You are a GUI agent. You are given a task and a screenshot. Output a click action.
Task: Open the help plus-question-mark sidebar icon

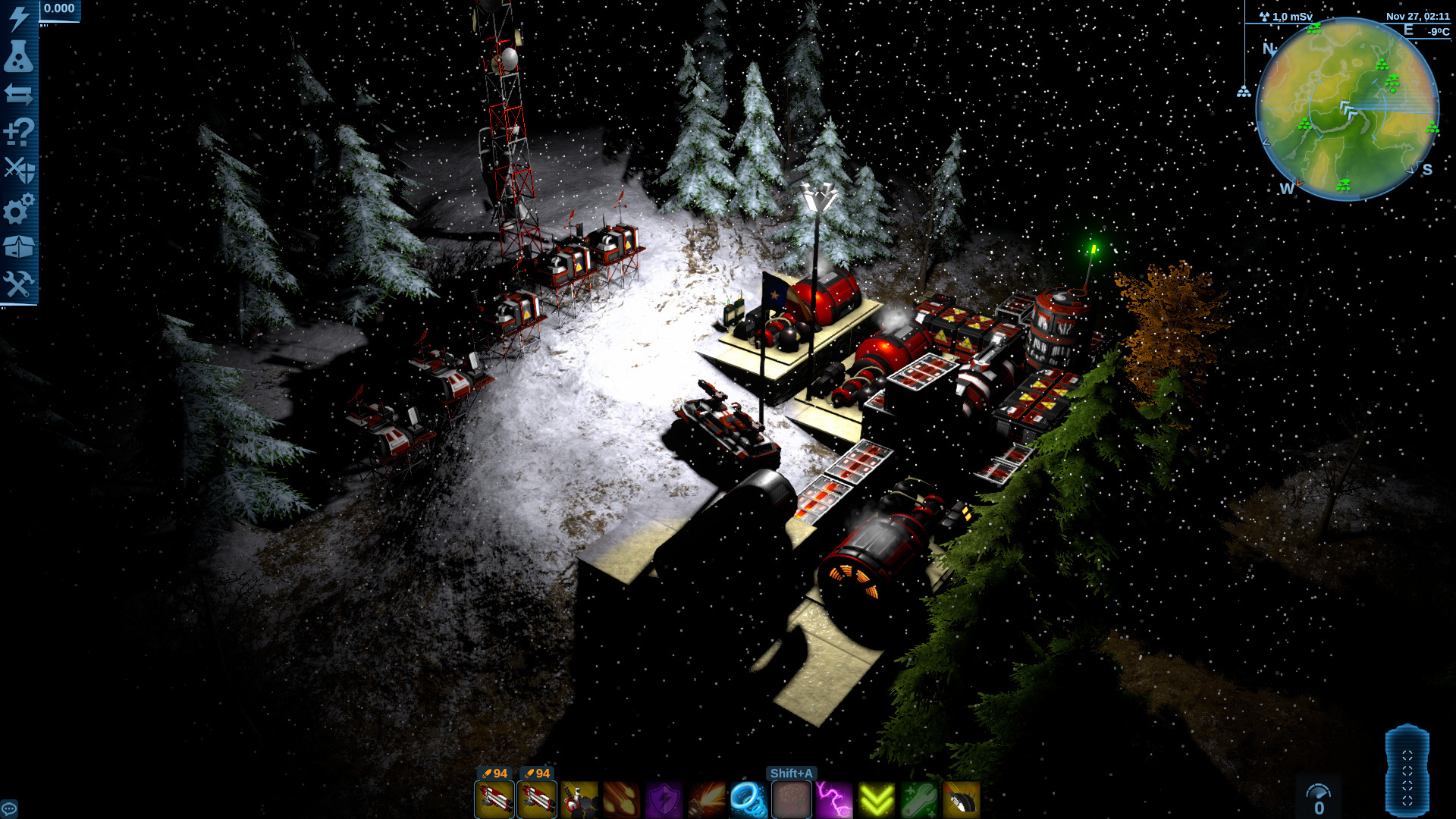pos(19,131)
